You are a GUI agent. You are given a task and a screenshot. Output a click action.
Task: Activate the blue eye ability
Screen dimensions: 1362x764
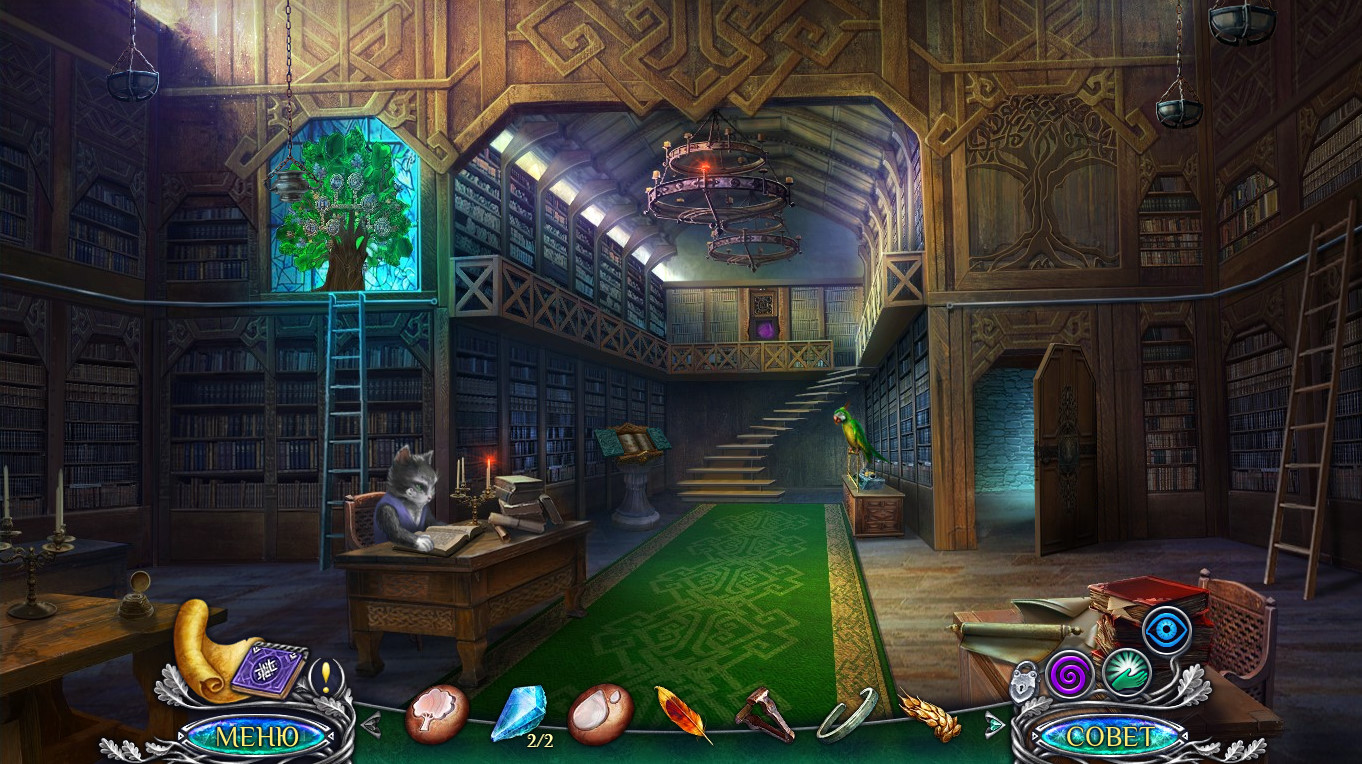1166,631
